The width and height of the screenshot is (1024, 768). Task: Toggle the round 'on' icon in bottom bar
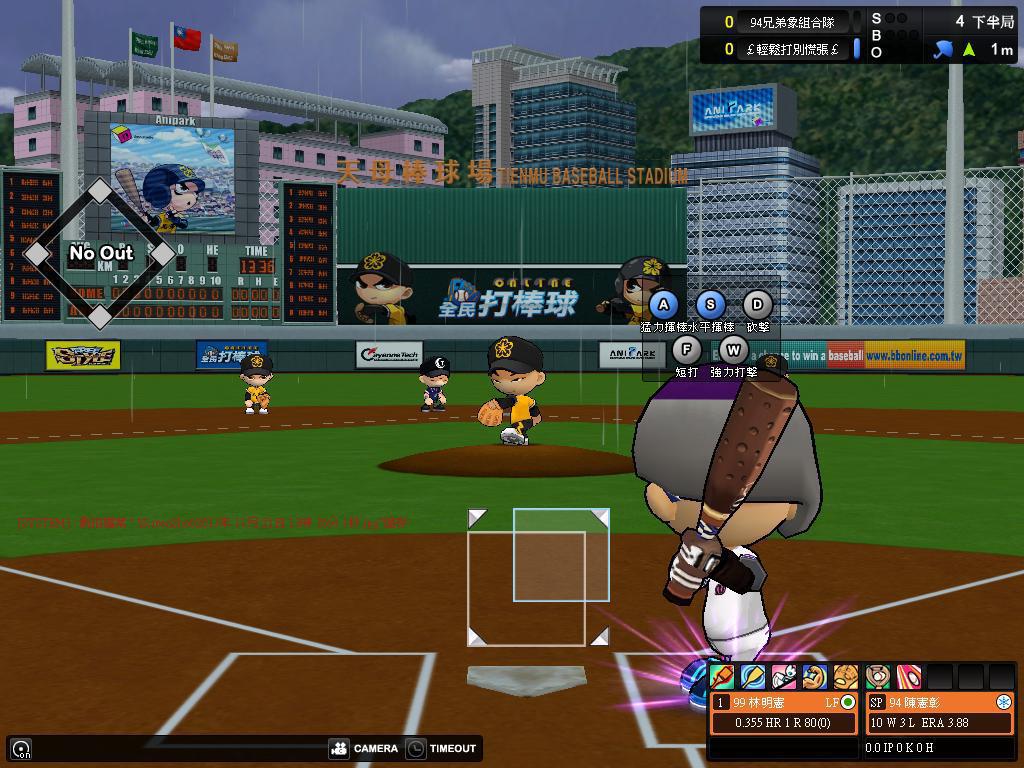click(21, 748)
